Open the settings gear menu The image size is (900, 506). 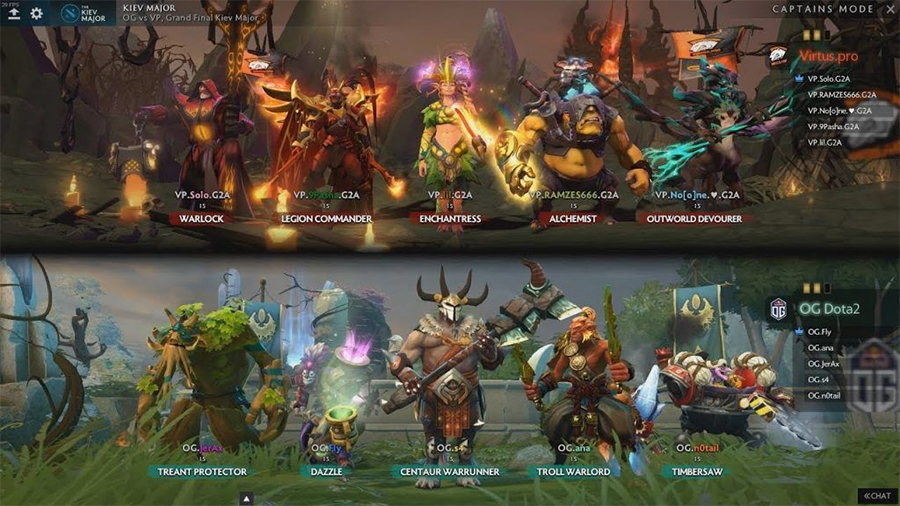tap(37, 13)
